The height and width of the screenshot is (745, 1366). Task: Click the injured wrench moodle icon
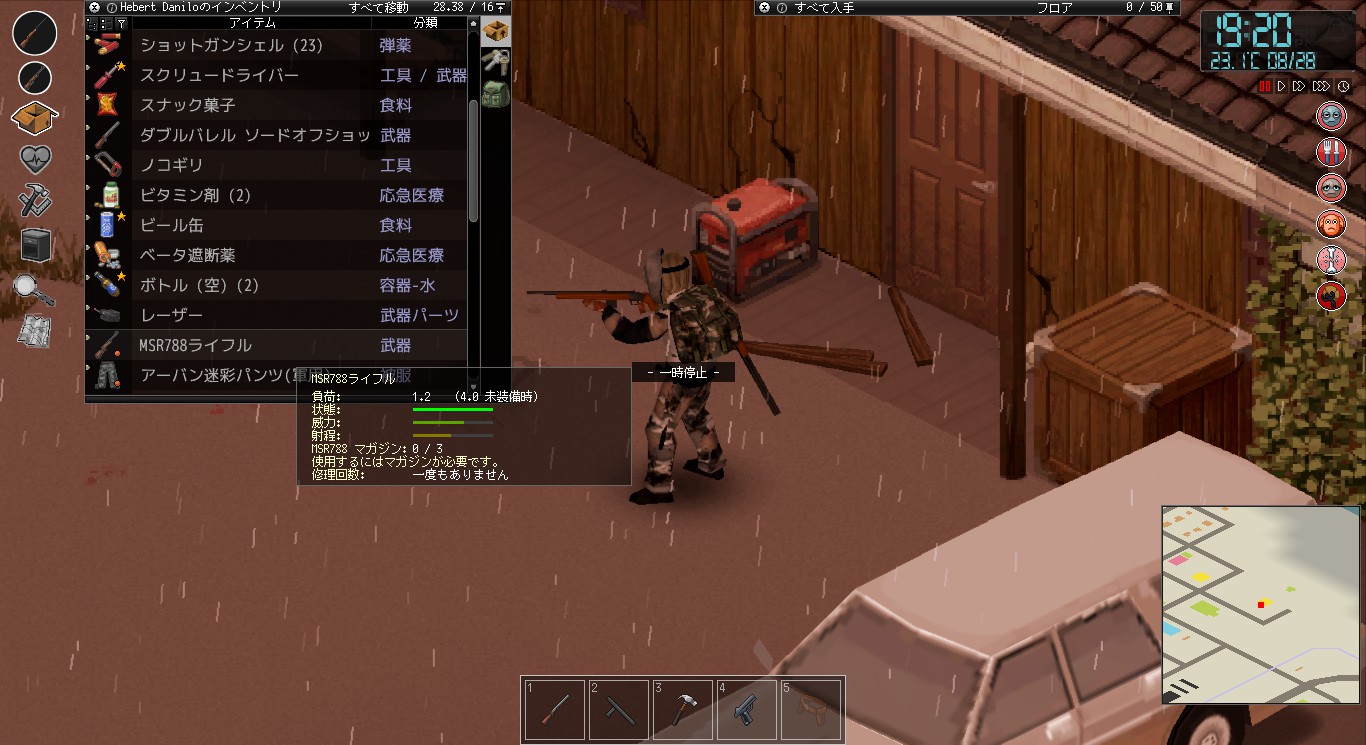tap(1331, 295)
